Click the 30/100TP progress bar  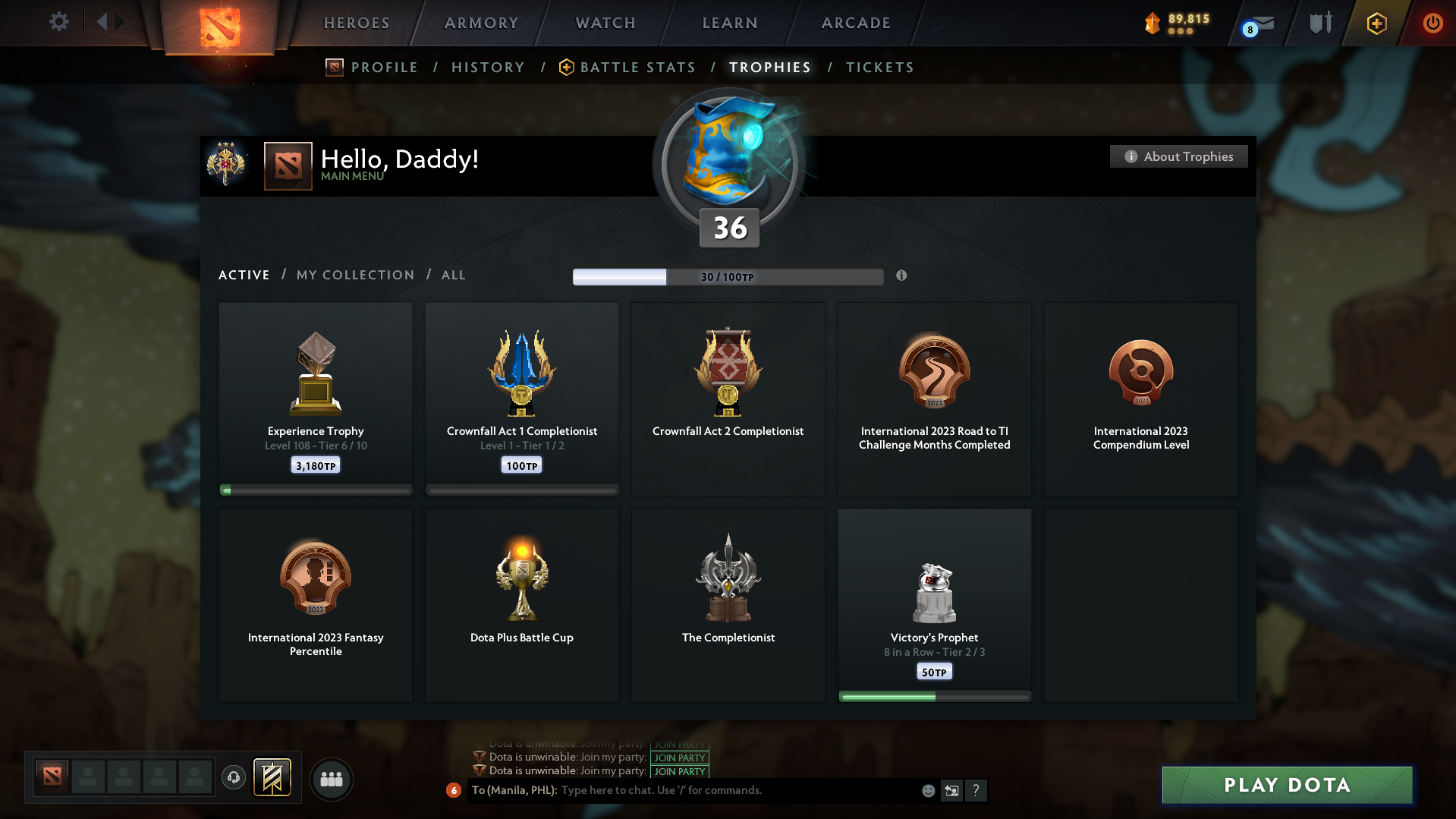(728, 276)
